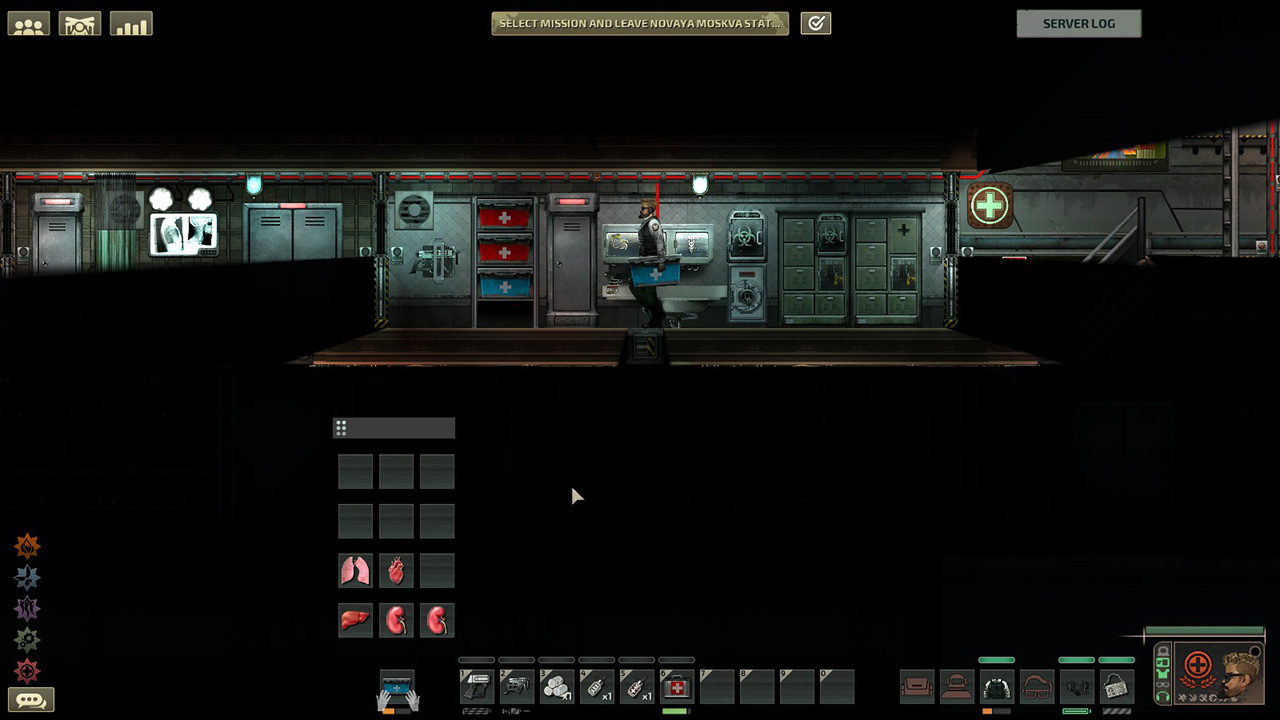Select the mechanical gear skill icon
The height and width of the screenshot is (720, 1280).
click(x=27, y=640)
